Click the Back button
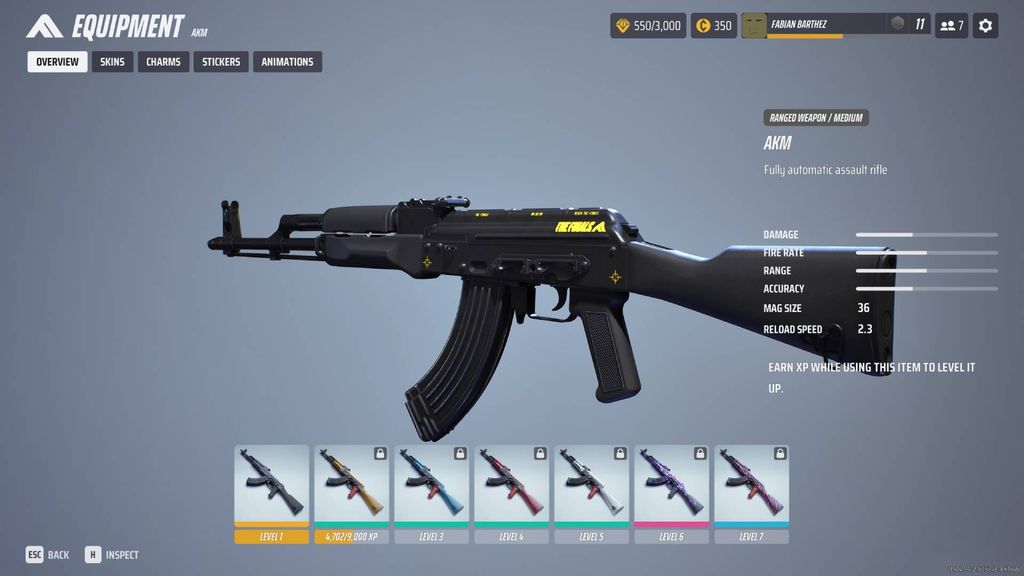Screen dimensions: 1024x576 [48, 555]
